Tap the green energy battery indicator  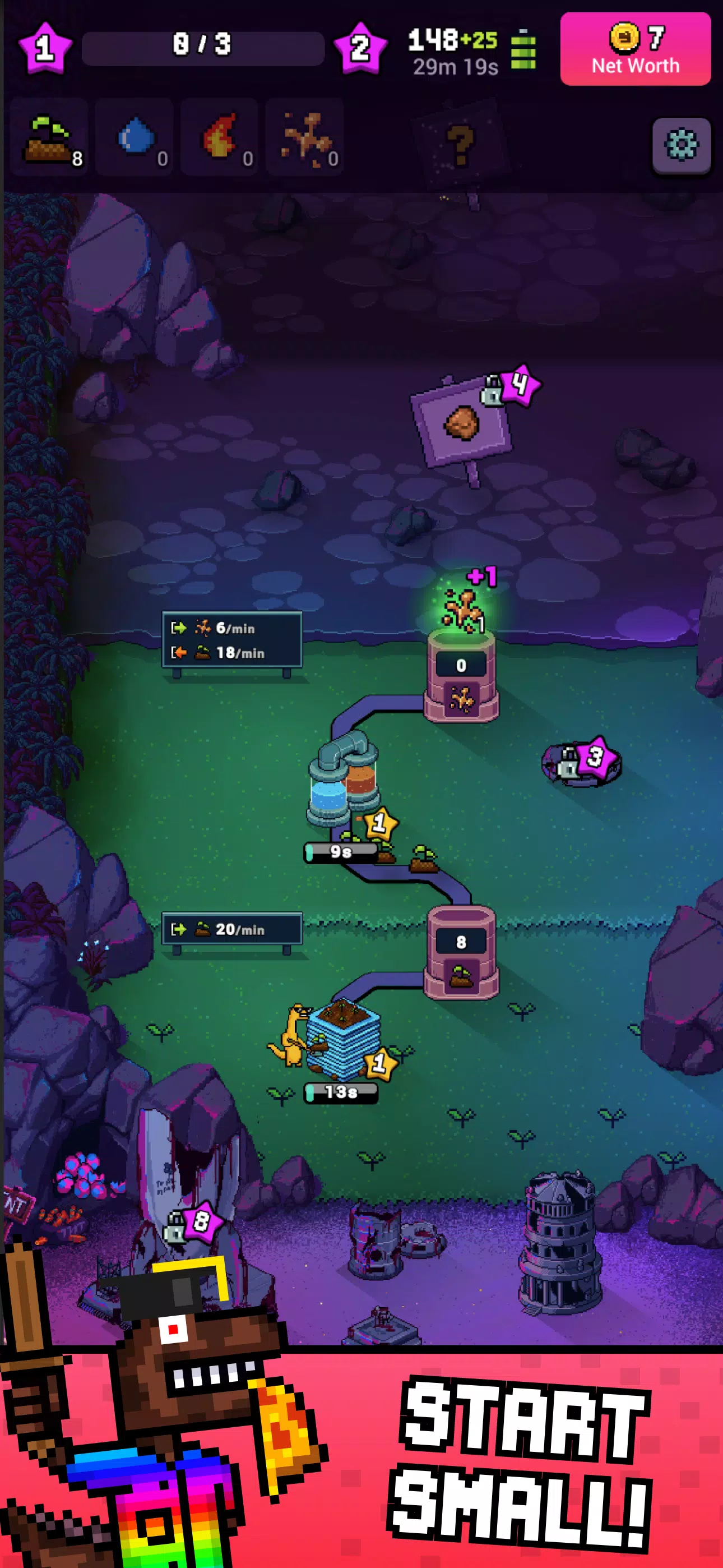(523, 50)
